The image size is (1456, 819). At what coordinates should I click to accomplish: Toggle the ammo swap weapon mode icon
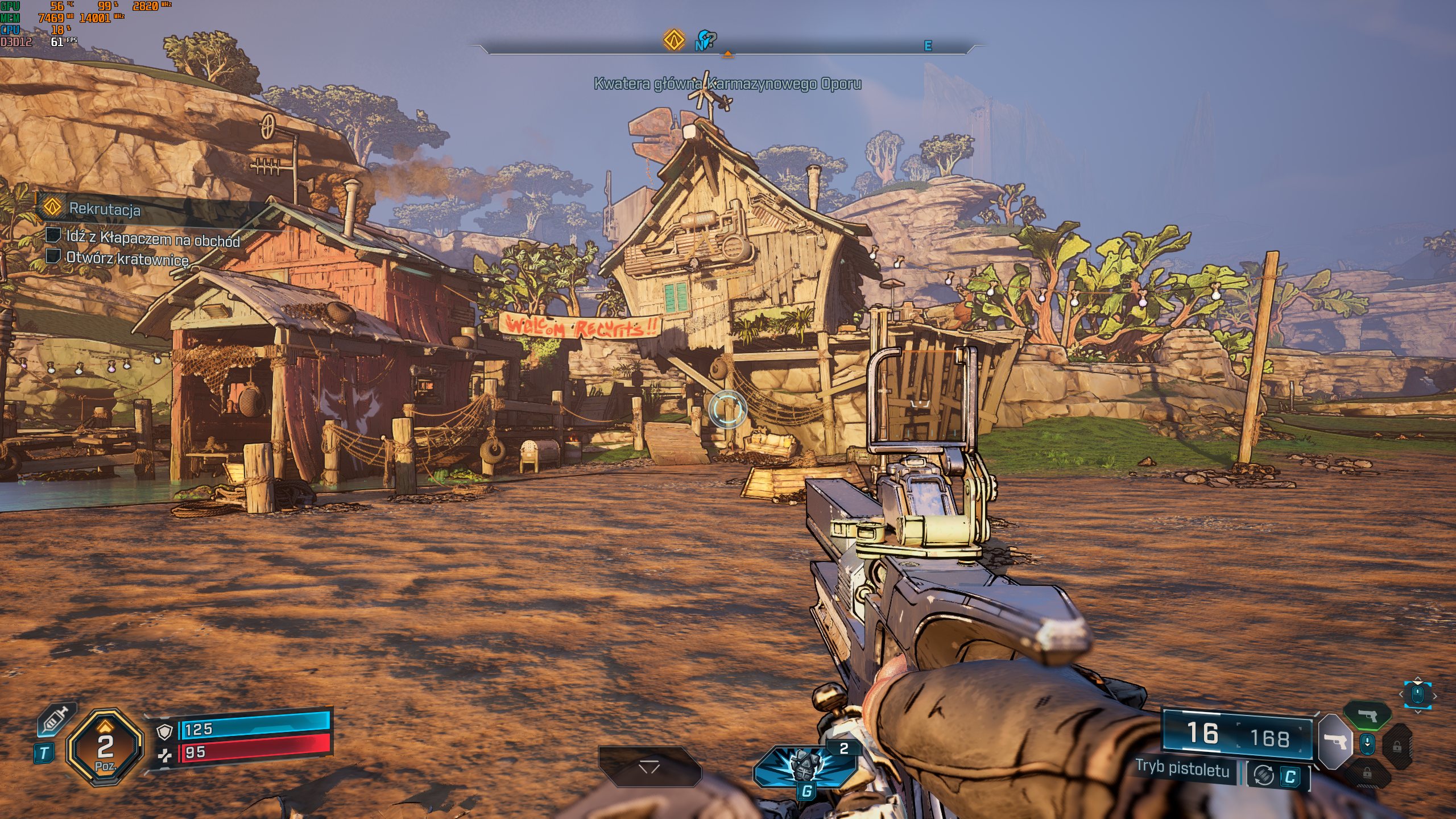coord(1263,775)
